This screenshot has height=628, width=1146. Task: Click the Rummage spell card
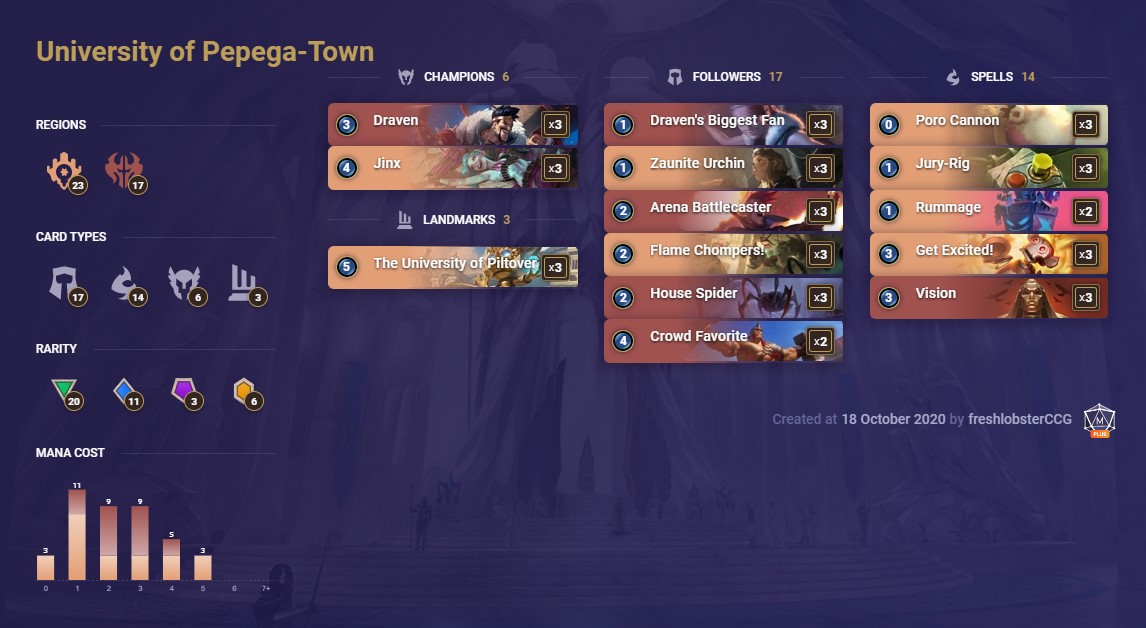click(x=988, y=210)
